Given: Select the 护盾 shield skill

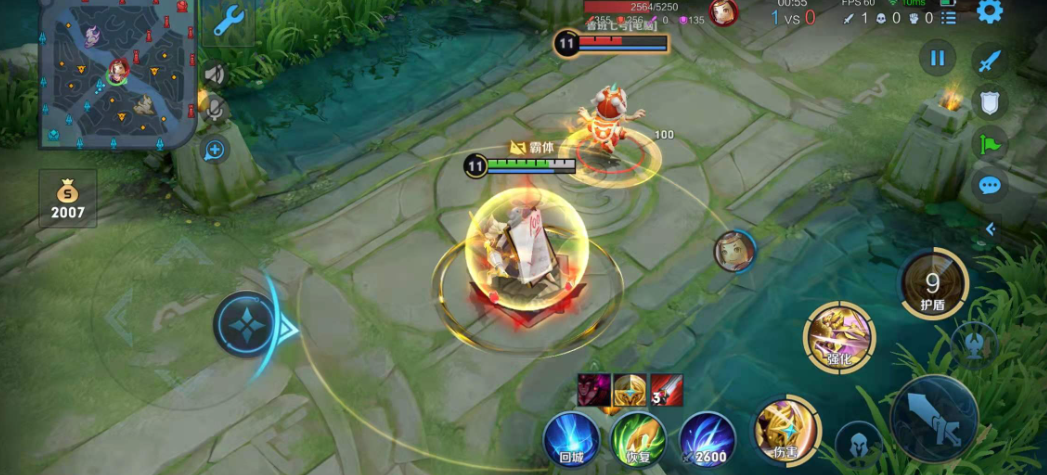Looking at the screenshot, I should tap(934, 283).
